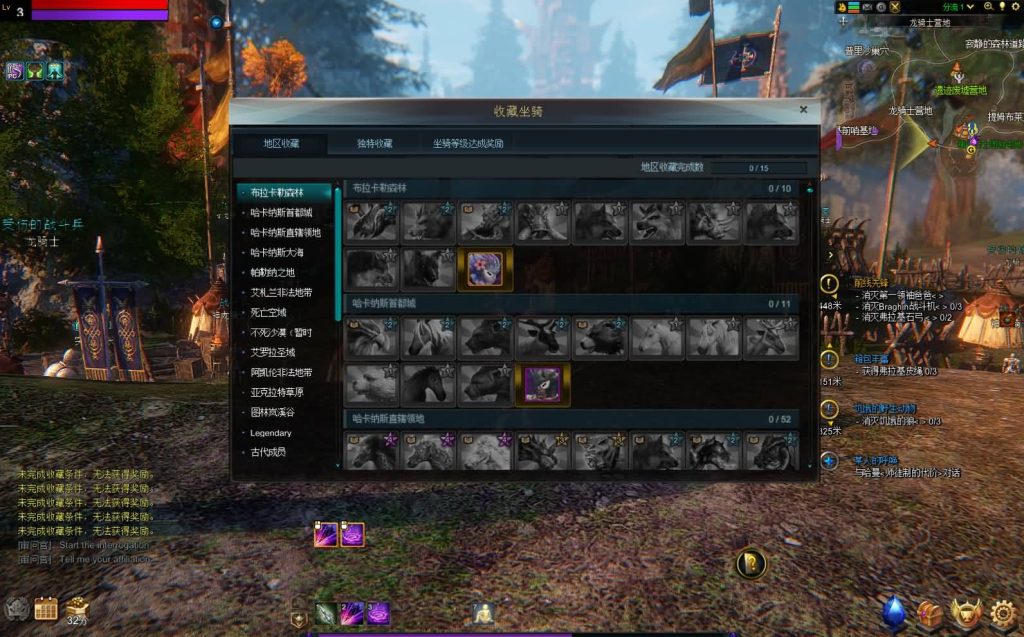The image size is (1024, 637).
Task: Select 布拉卡勒森林 in the region list
Action: click(x=276, y=192)
